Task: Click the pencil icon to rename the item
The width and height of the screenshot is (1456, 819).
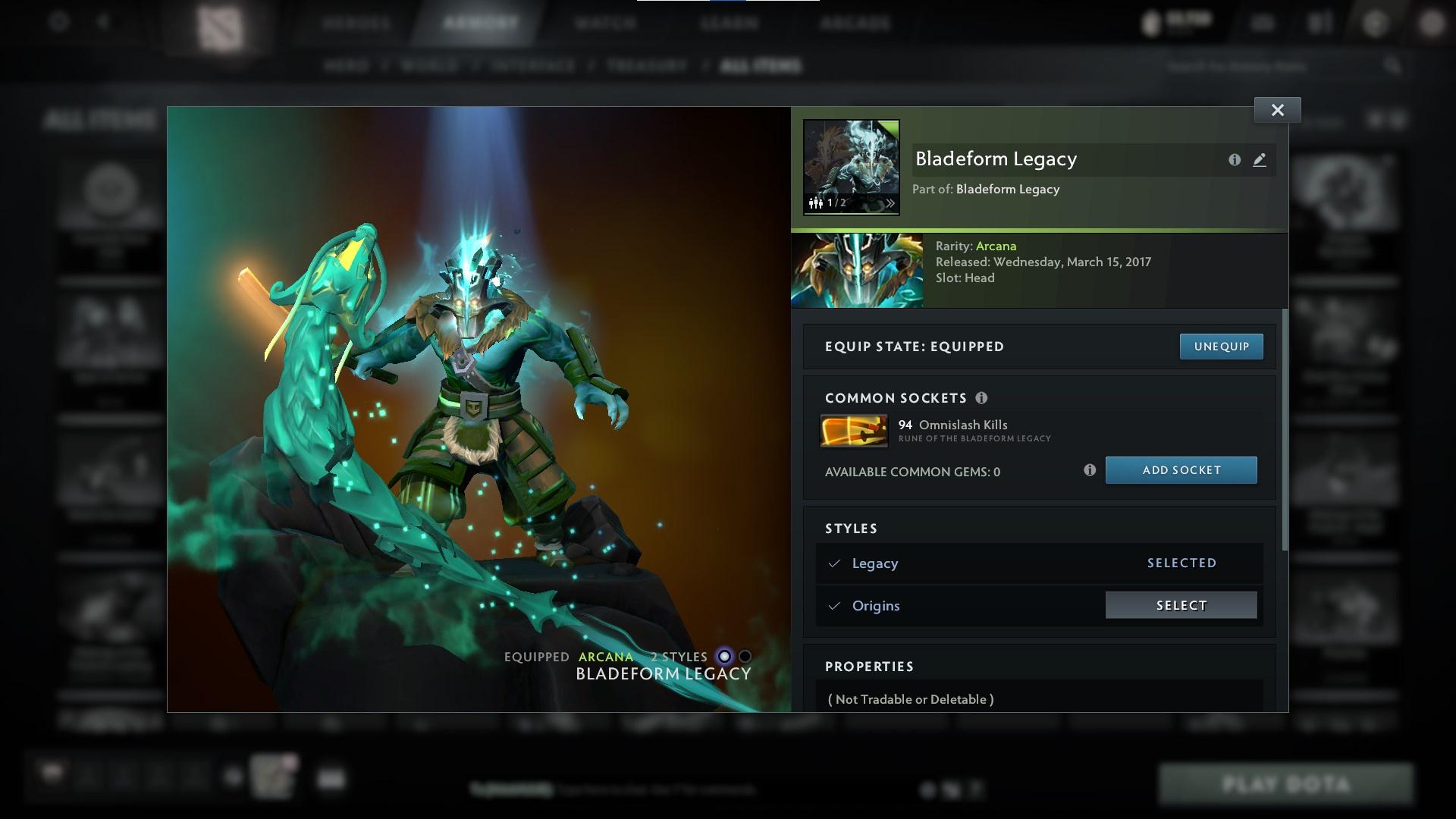Action: [1260, 159]
